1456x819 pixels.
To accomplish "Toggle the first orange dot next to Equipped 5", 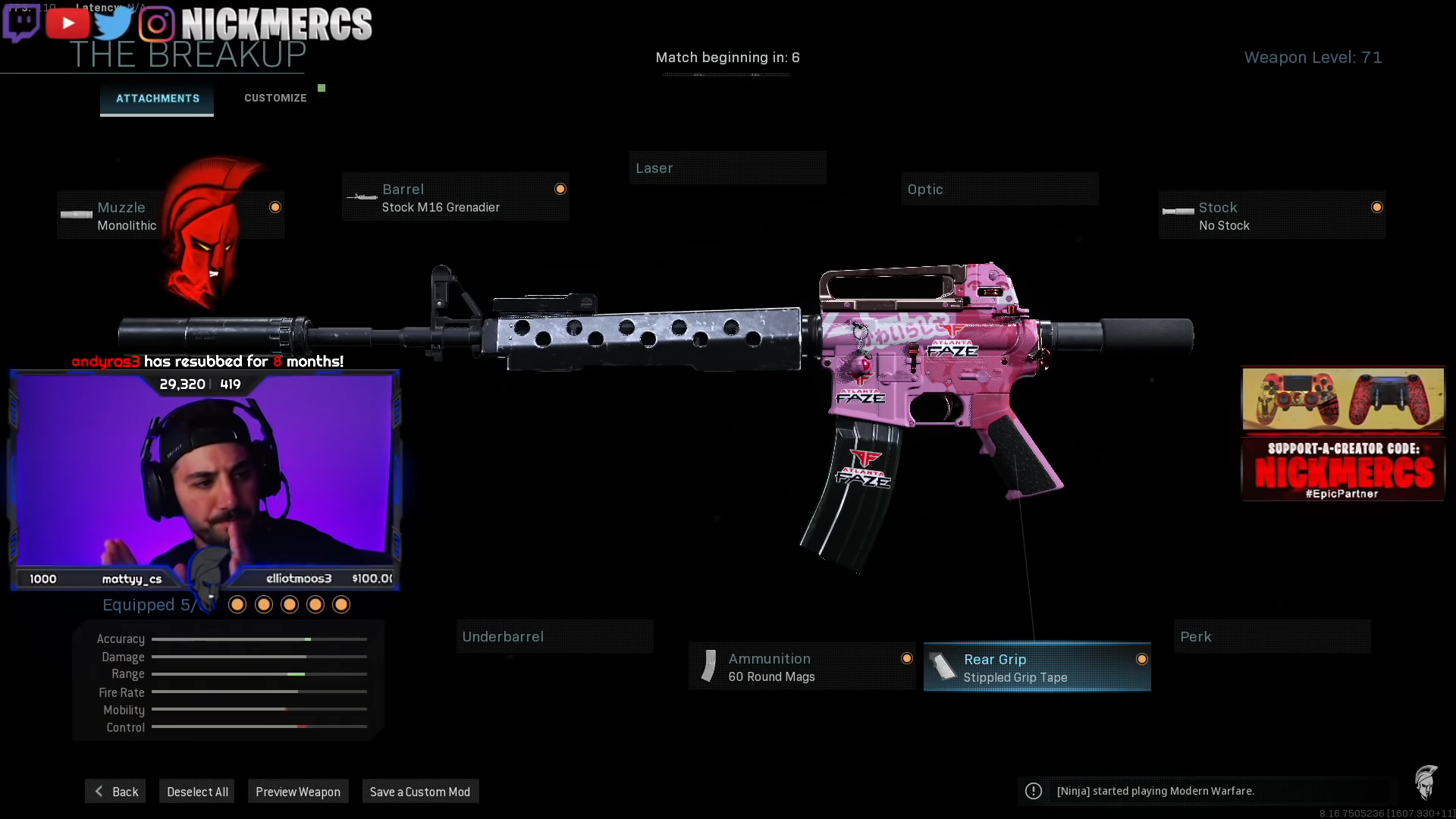I will point(237,604).
